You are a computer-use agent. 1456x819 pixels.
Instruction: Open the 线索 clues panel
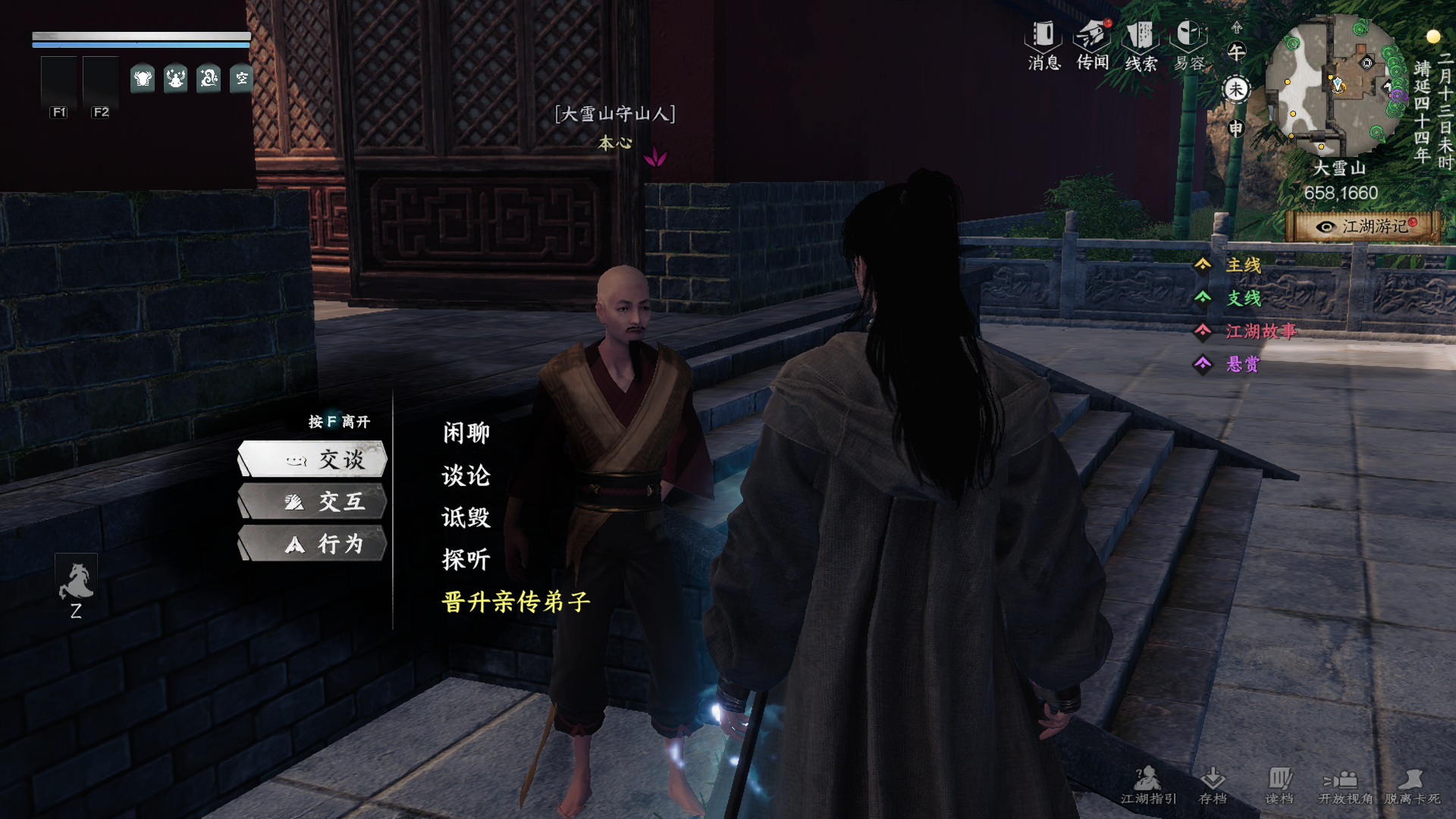point(1141,45)
